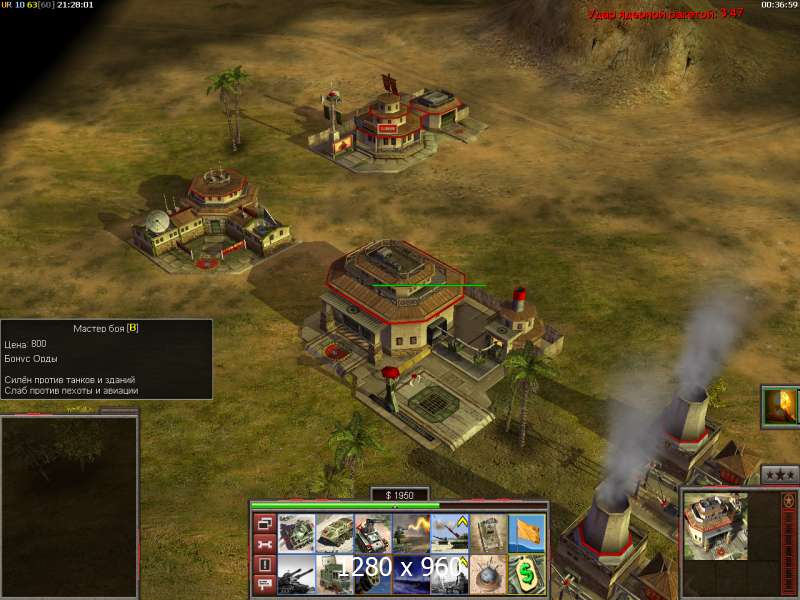Build the Battlemaster tank

click(x=296, y=533)
